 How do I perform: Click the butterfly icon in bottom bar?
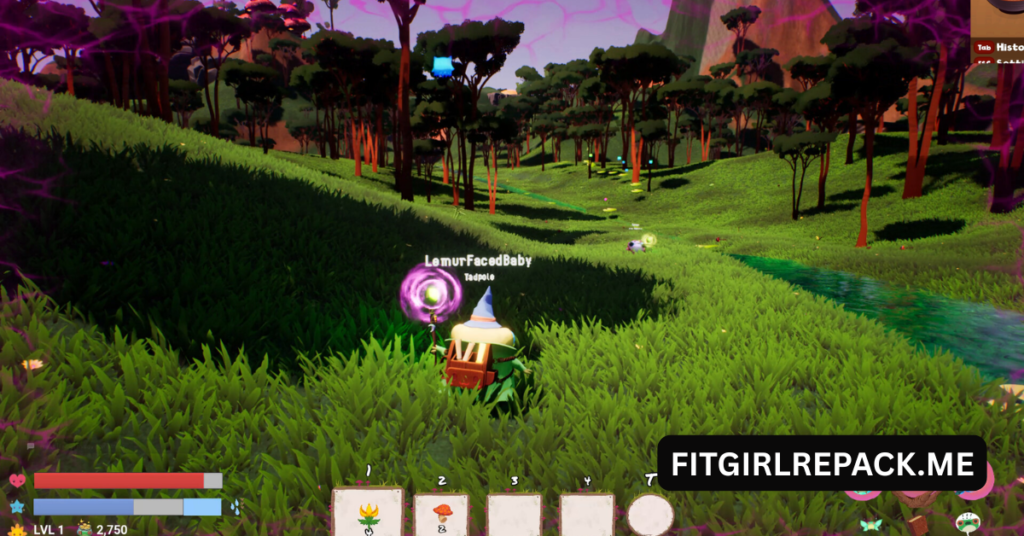870,524
